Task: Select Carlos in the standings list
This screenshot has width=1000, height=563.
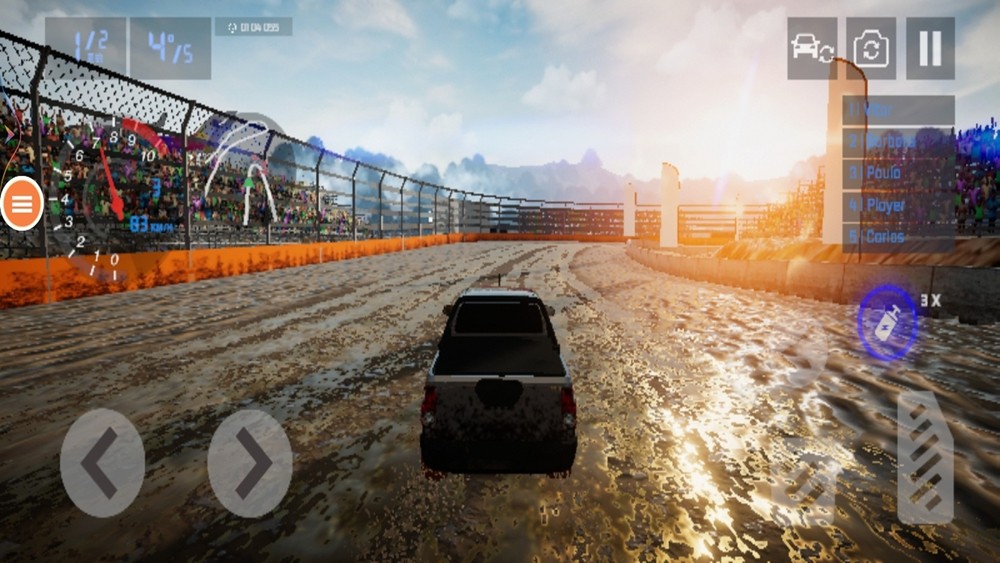Action: (x=898, y=237)
